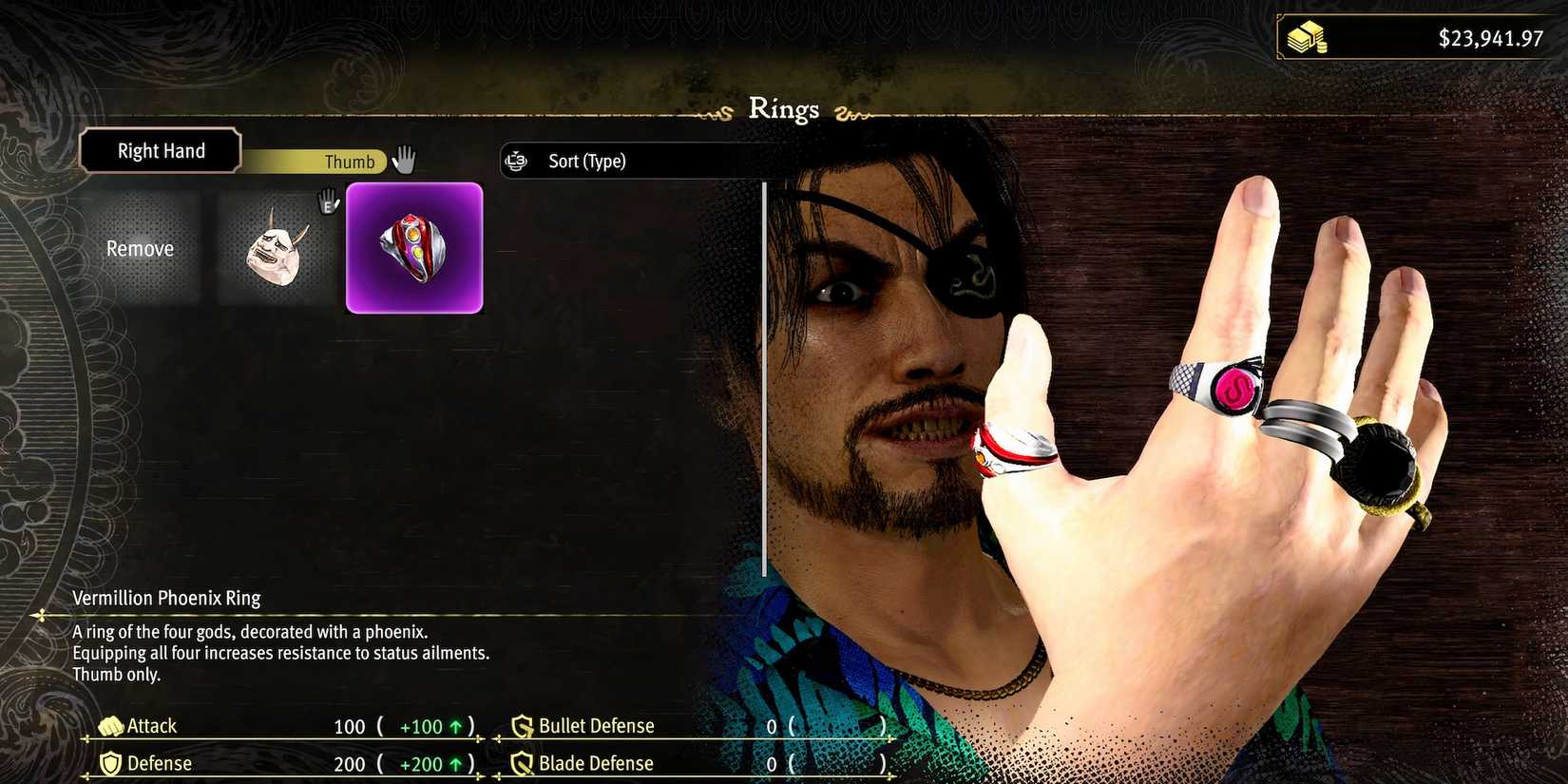Select the Hannya mask ring thumbnail
Viewport: 1568px width, 784px height.
tap(278, 248)
